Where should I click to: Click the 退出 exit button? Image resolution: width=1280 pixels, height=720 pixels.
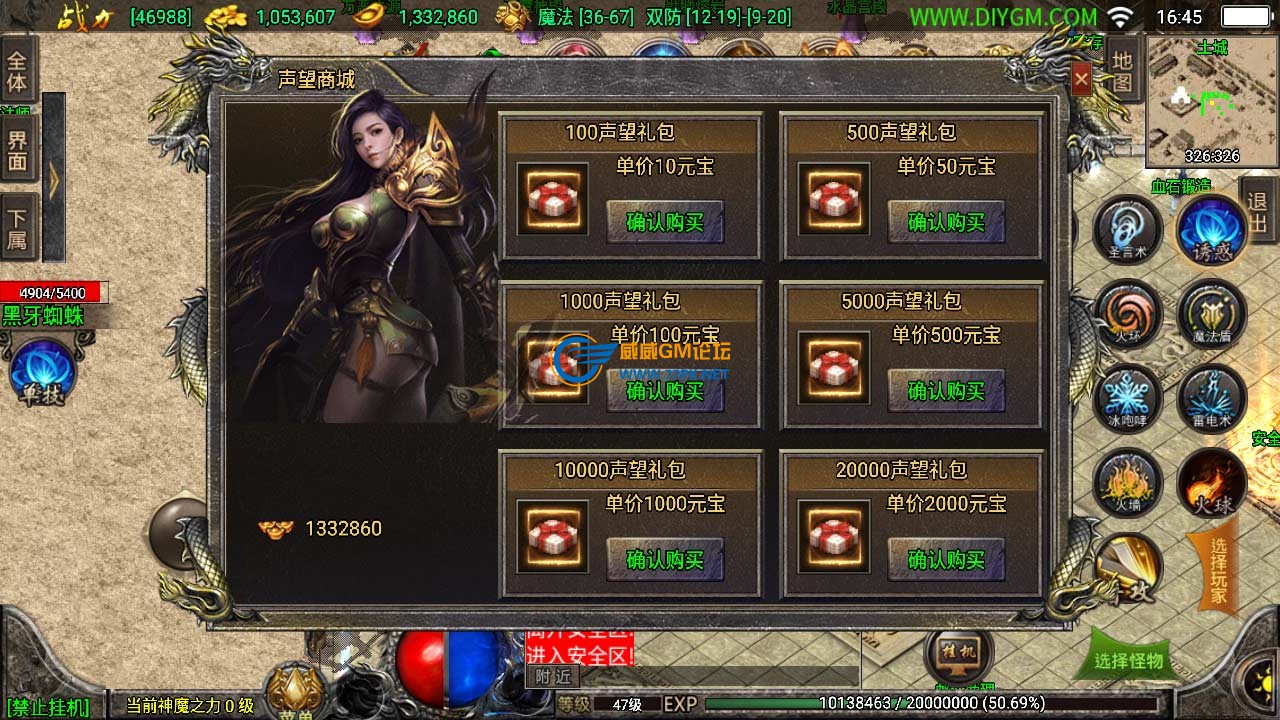(x=1258, y=212)
